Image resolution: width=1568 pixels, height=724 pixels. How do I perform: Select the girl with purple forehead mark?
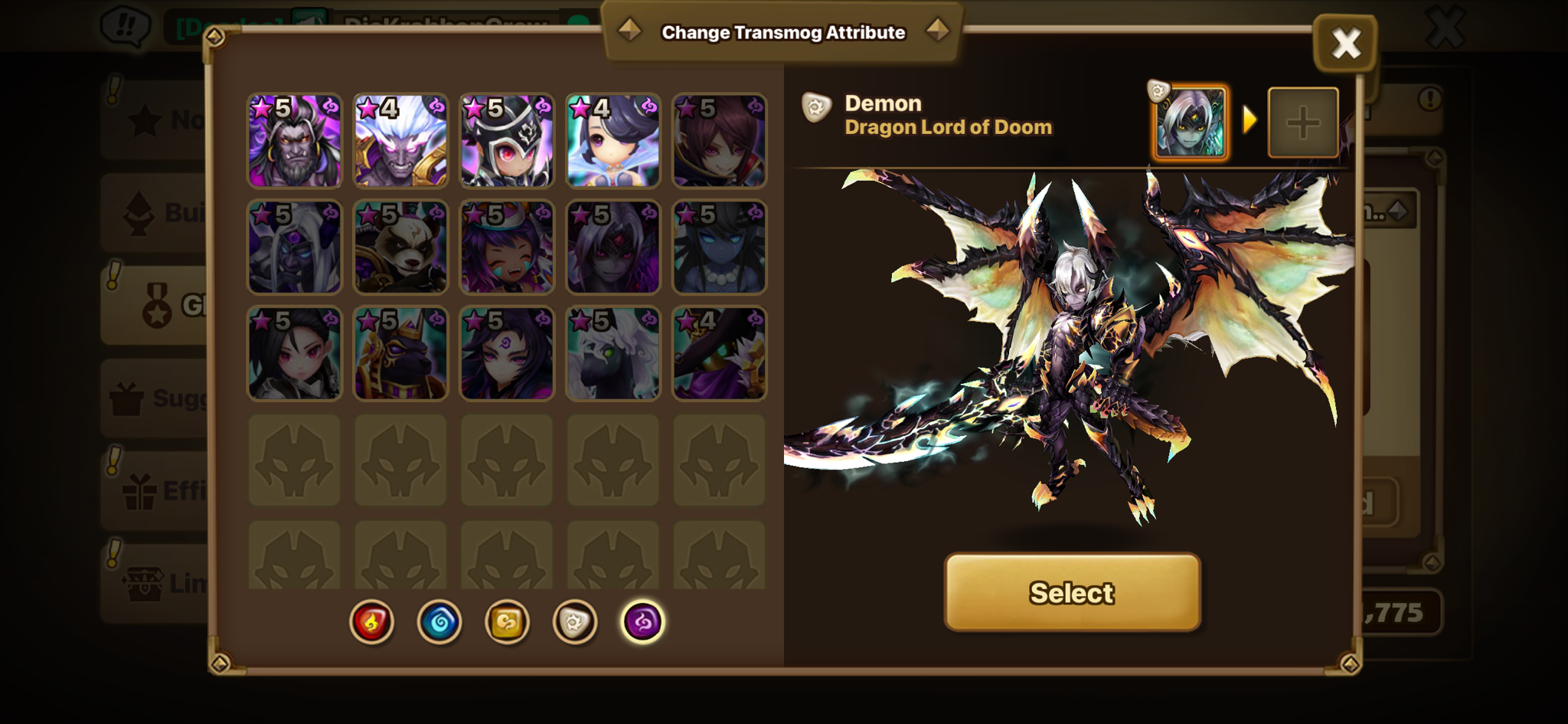[507, 354]
